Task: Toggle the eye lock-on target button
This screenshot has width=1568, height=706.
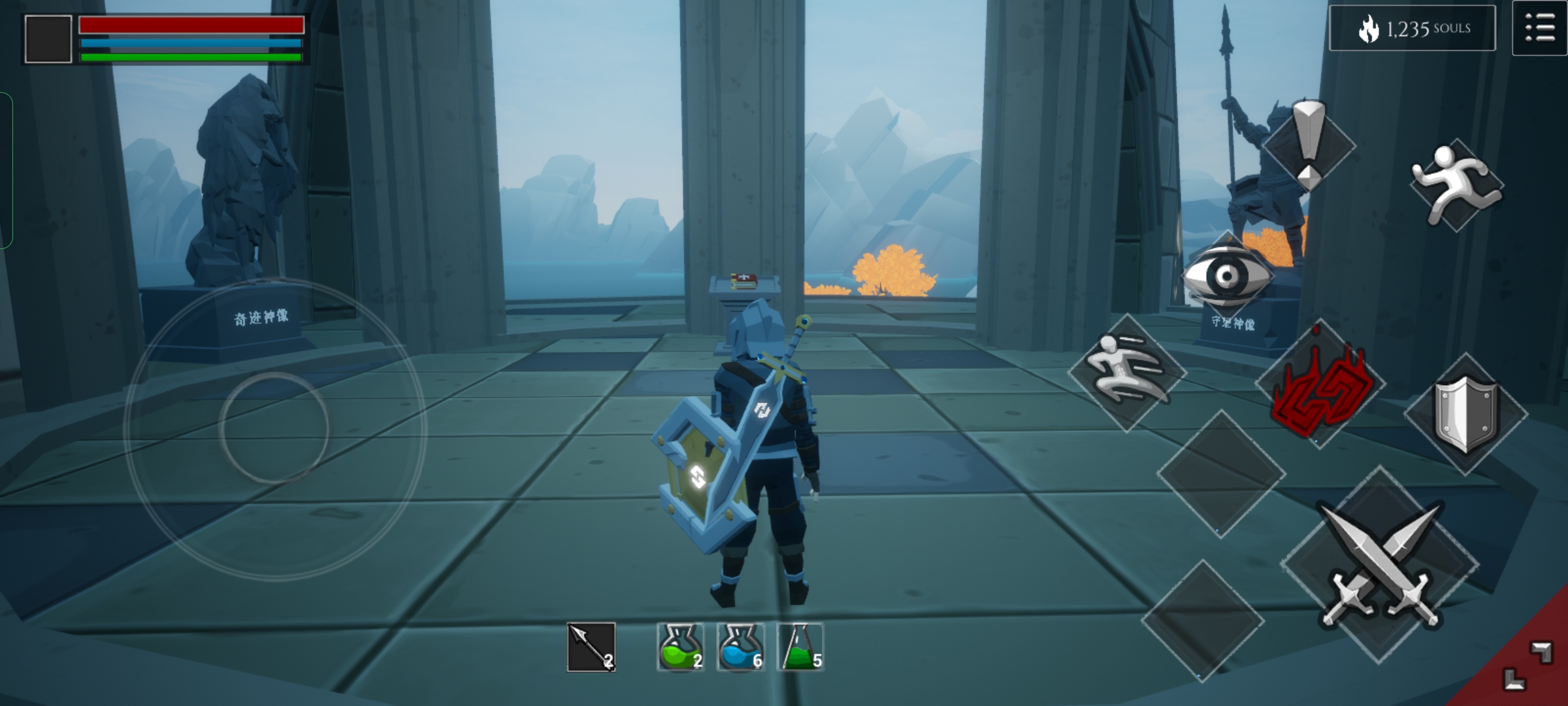Action: pos(1227,276)
